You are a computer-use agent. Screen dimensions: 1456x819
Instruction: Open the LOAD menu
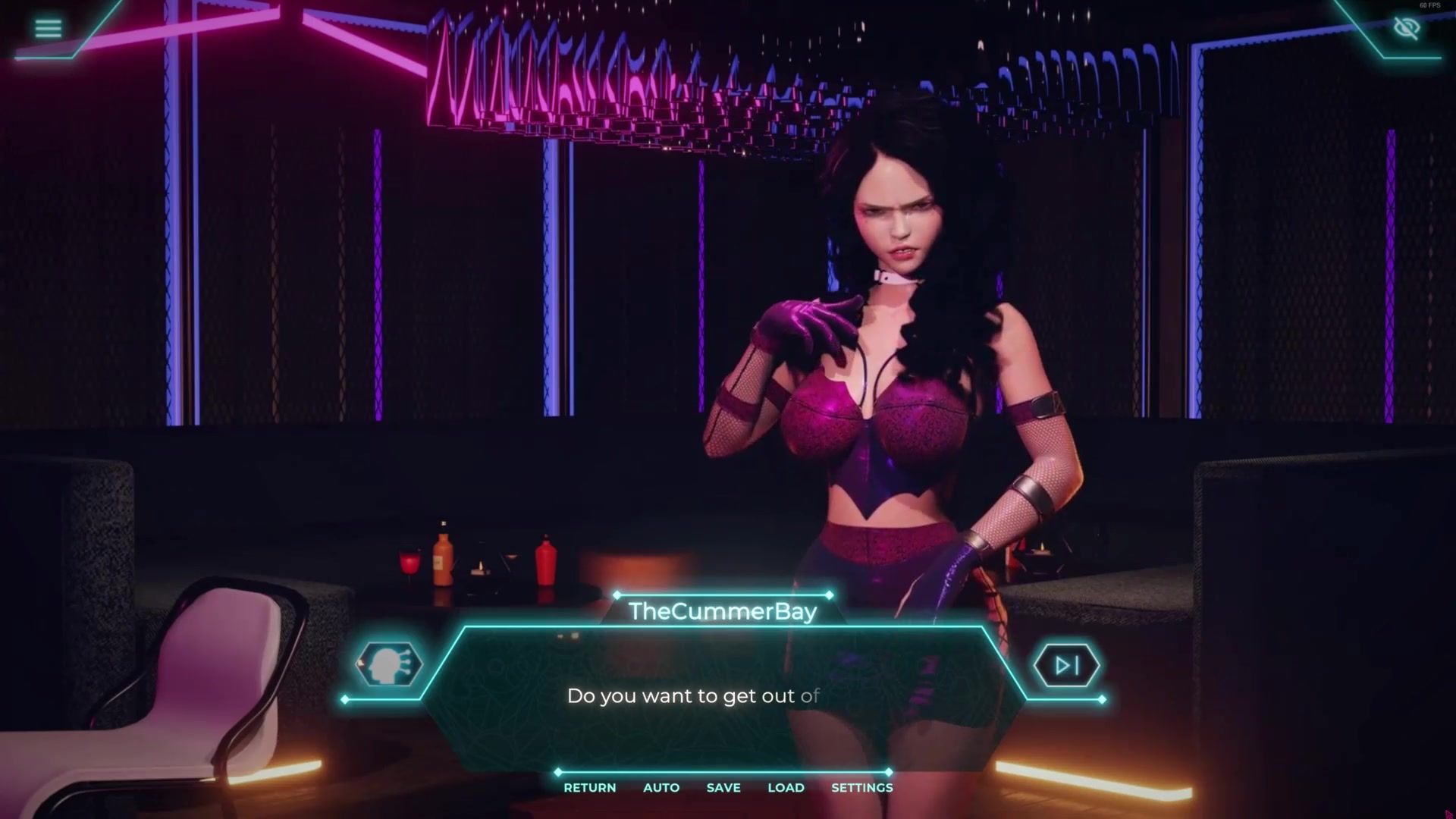click(786, 787)
